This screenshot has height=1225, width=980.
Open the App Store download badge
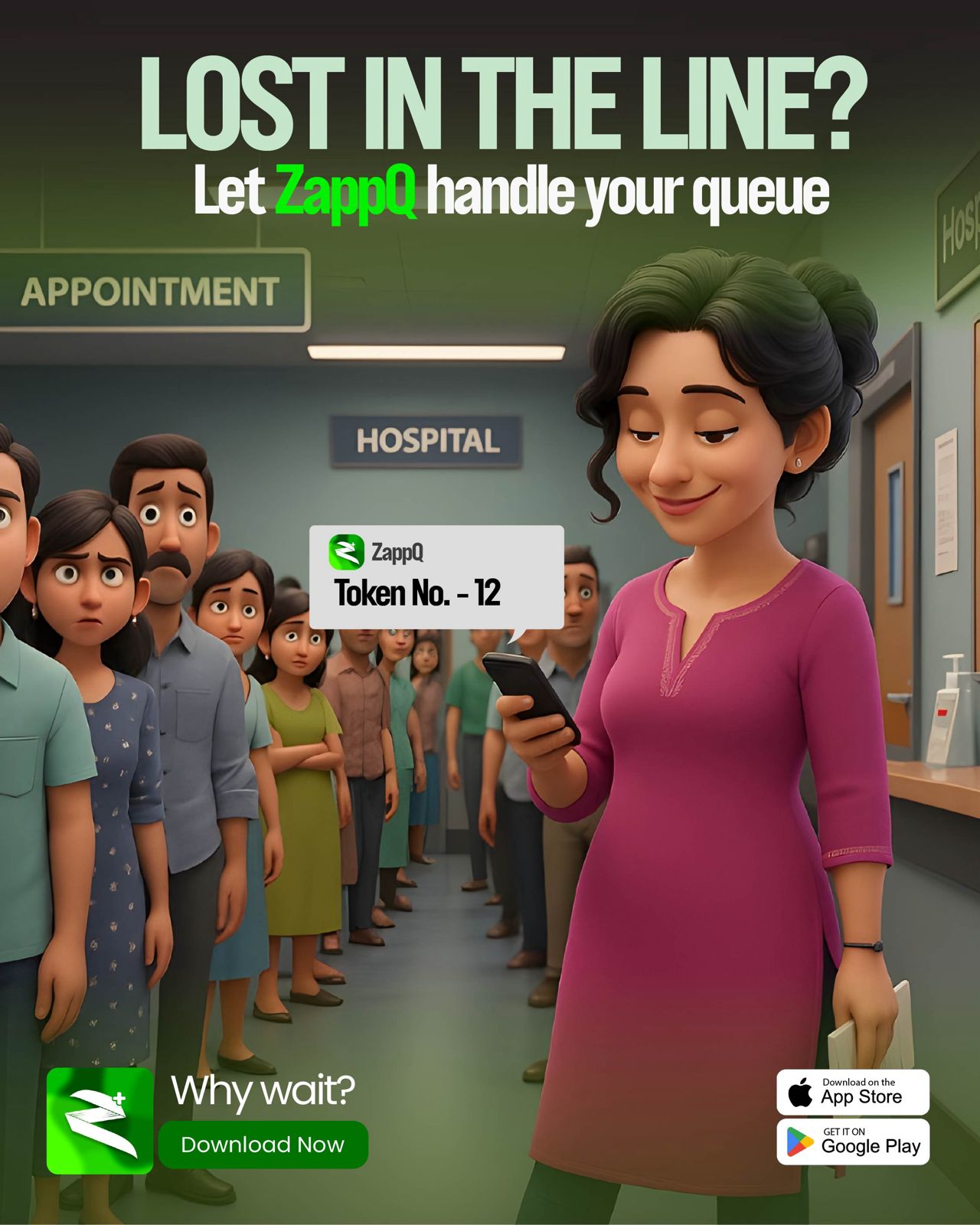tap(853, 1092)
